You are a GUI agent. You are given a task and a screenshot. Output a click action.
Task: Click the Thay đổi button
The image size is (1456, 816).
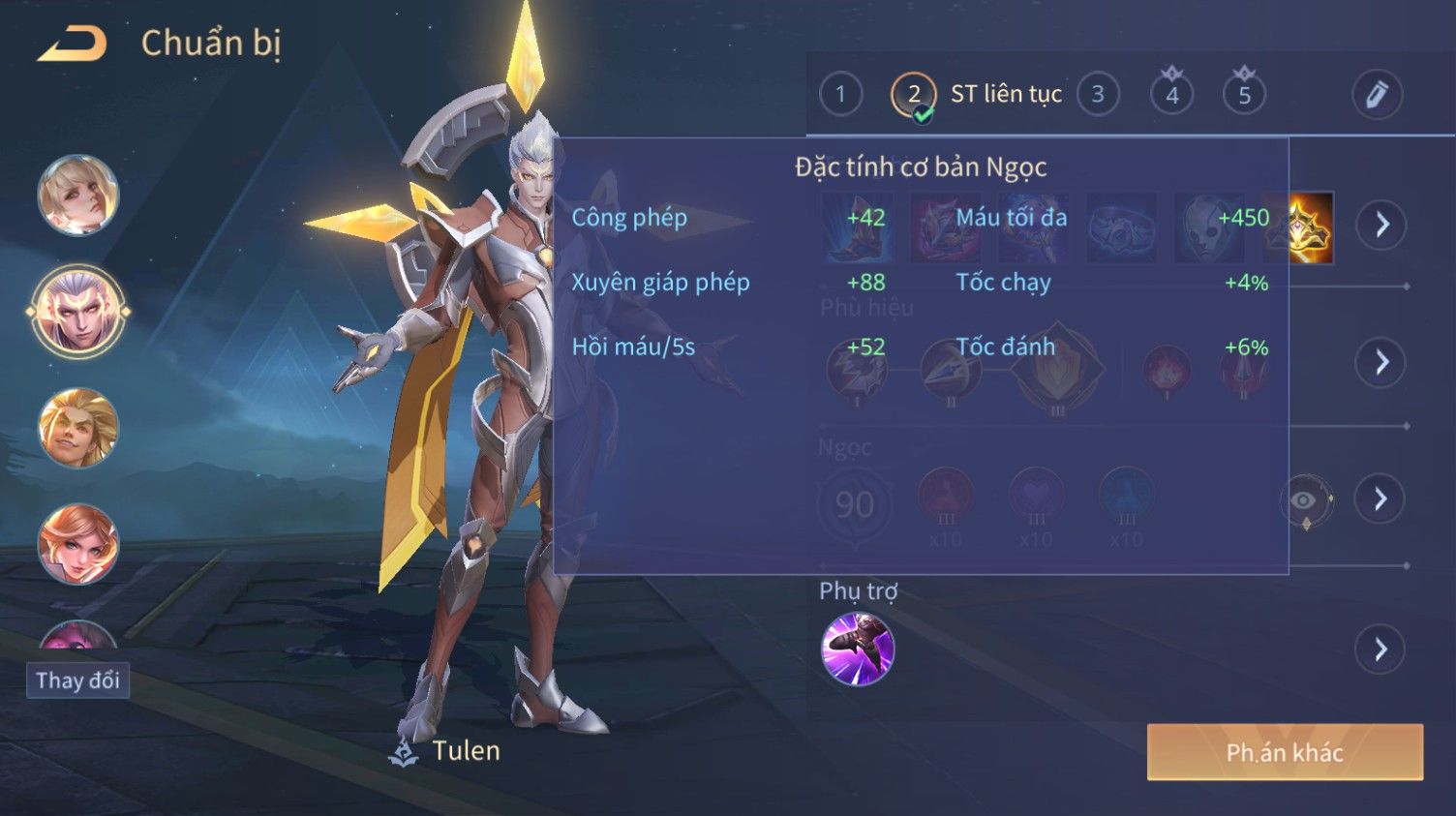click(77, 680)
